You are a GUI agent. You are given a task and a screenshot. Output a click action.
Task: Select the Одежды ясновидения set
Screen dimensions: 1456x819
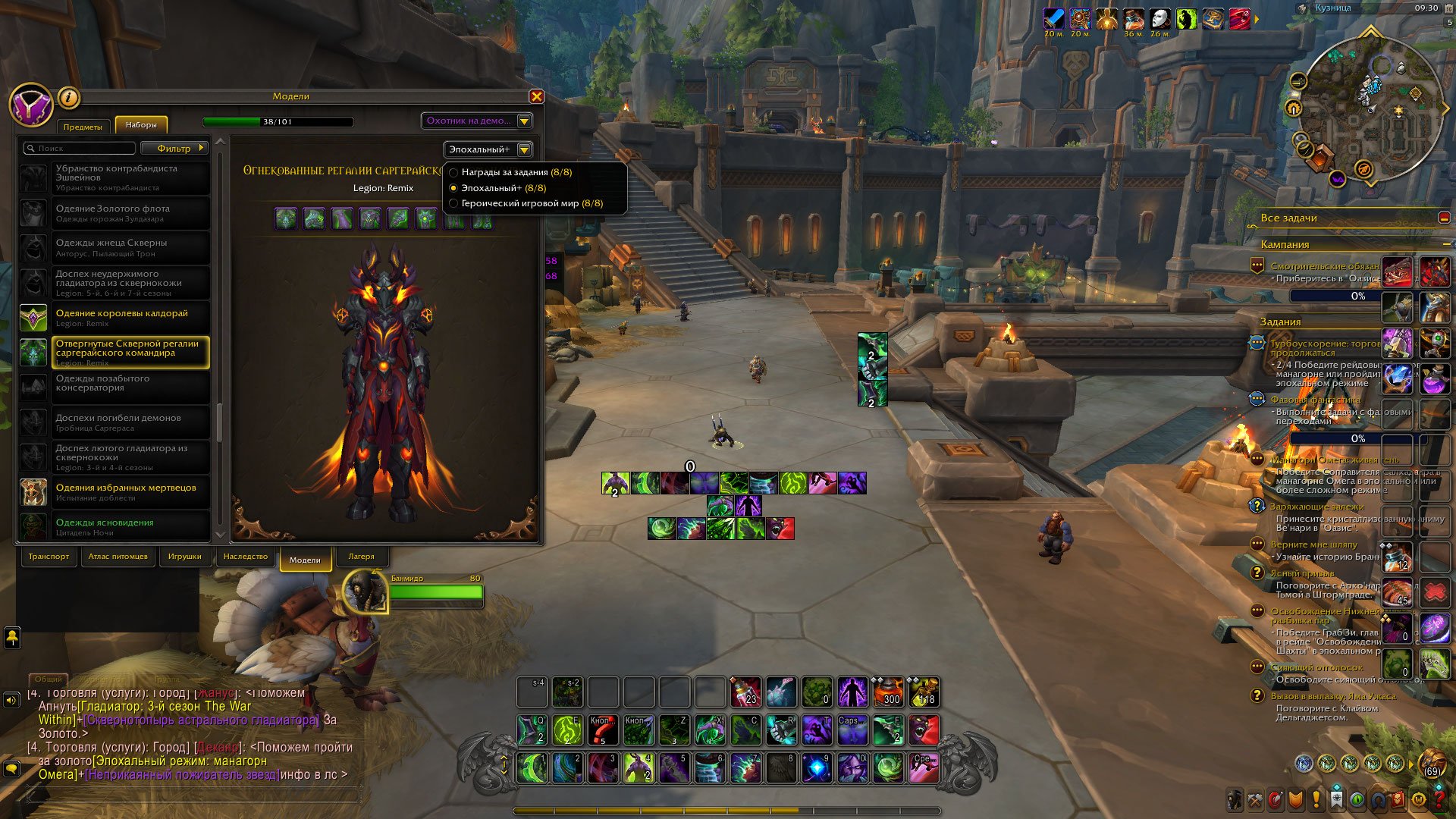pyautogui.click(x=105, y=526)
